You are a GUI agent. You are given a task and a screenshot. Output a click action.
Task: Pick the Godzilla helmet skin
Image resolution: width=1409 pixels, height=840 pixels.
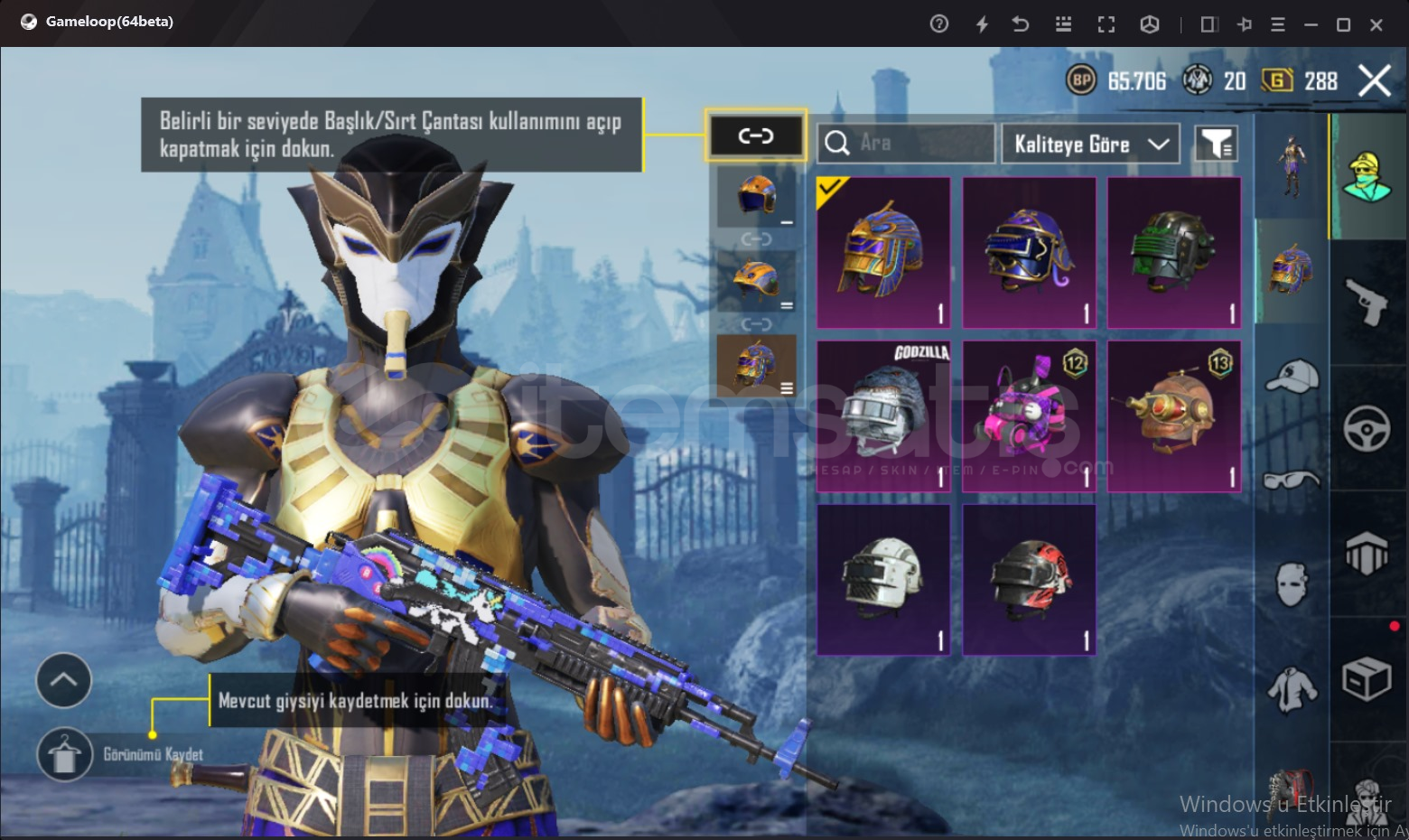(883, 416)
